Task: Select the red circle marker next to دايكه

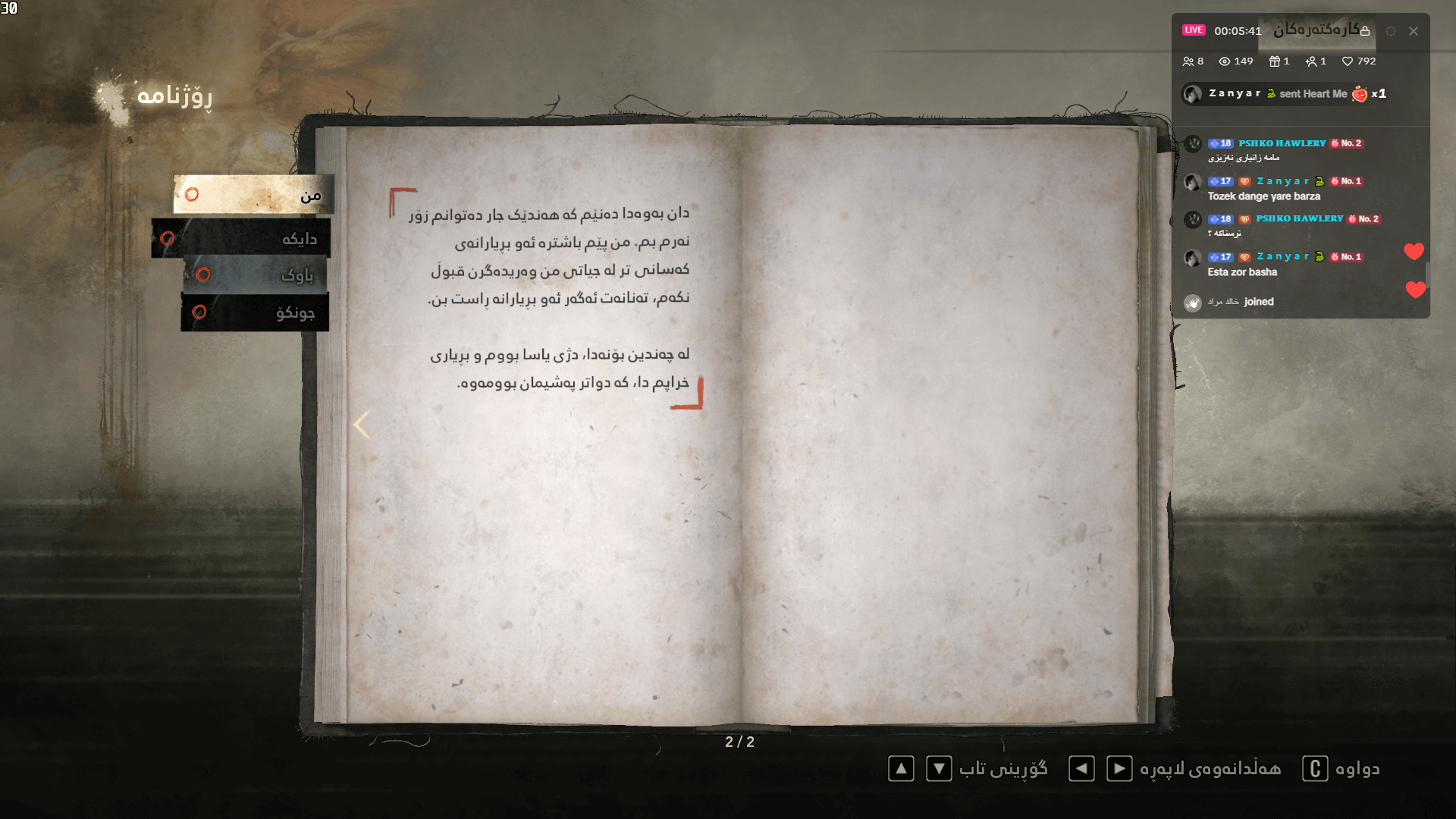Action: [x=168, y=237]
